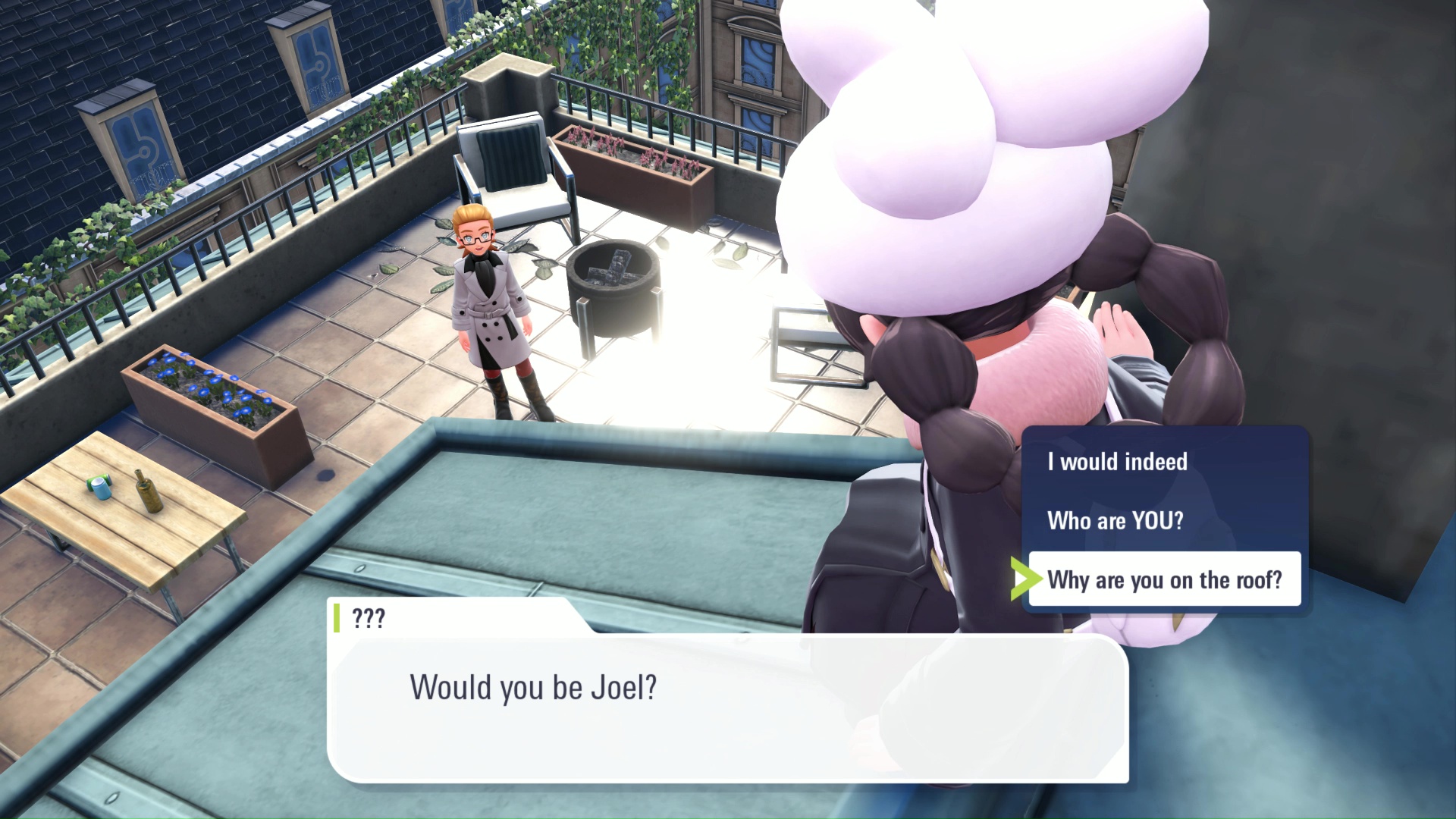Viewport: 1456px width, 819px height.
Task: Select the "Why are you on the roof?" option
Action: click(1165, 579)
